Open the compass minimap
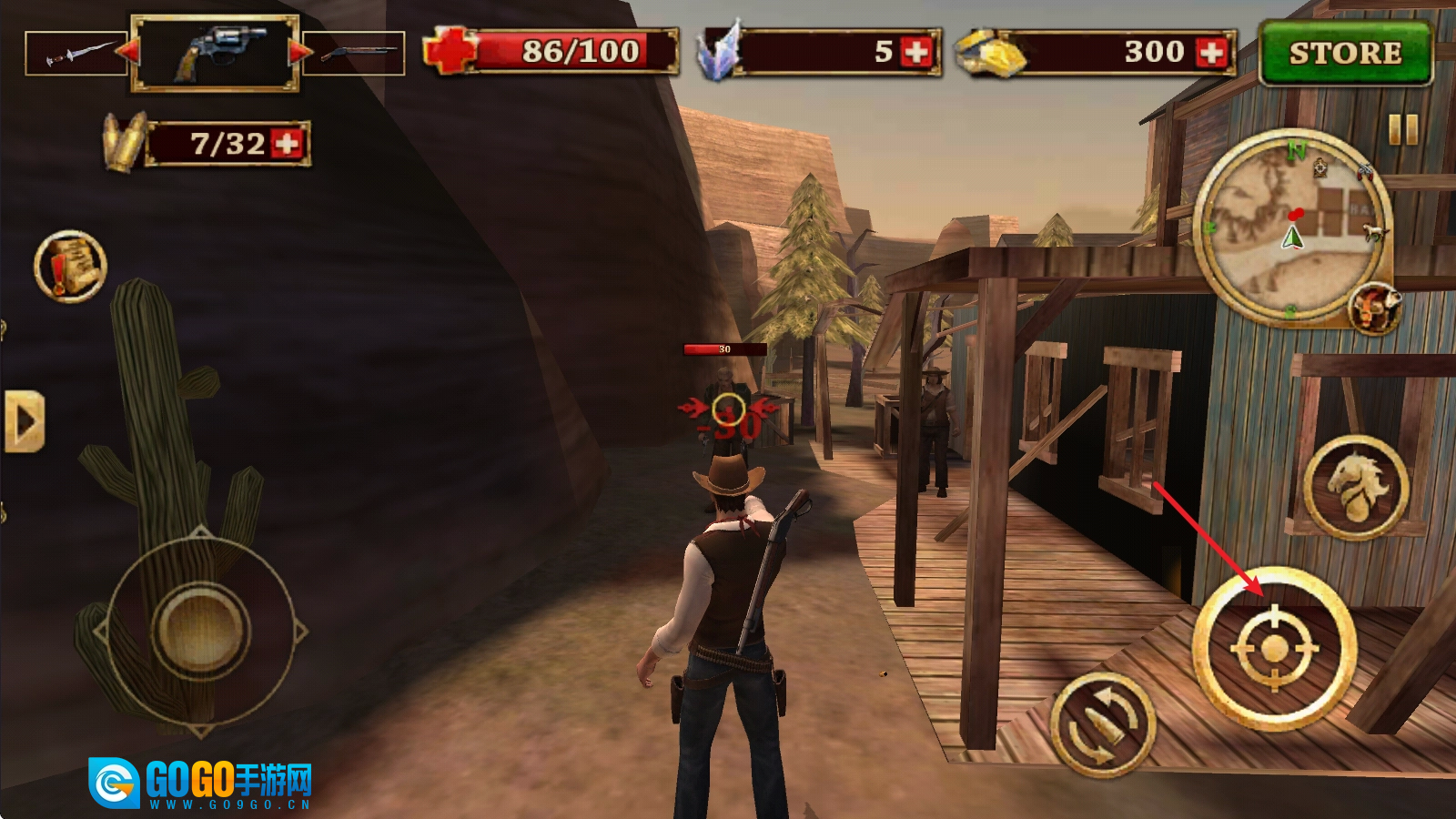This screenshot has height=819, width=1456. pyautogui.click(x=1292, y=227)
